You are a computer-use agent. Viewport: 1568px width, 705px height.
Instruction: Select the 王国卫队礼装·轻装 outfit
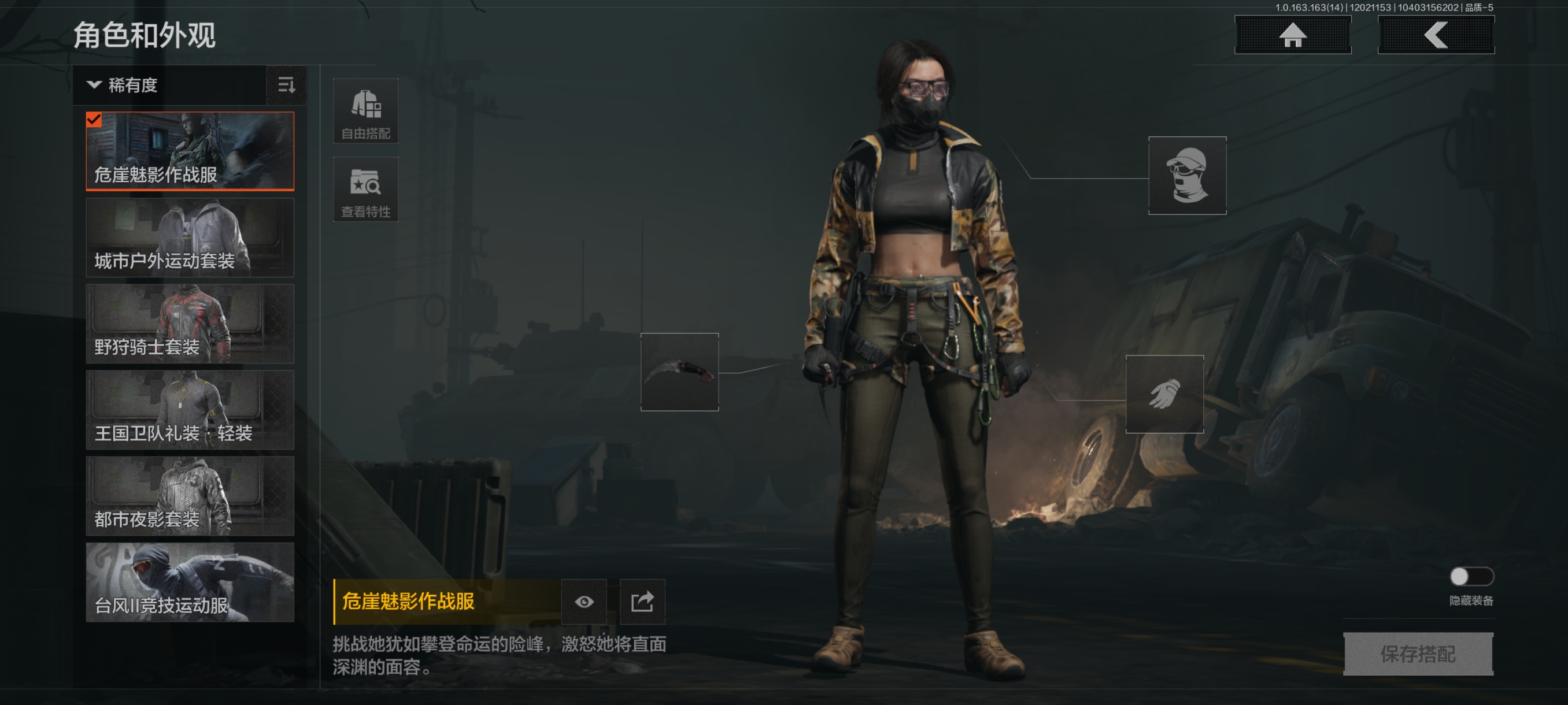tap(190, 409)
